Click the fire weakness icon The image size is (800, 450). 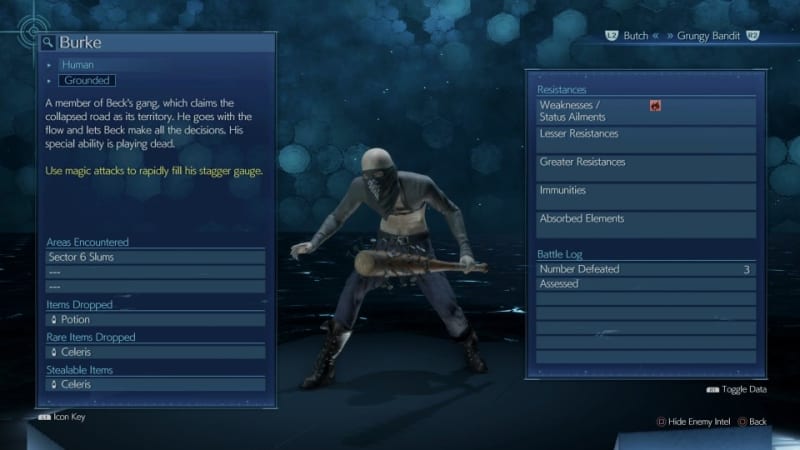[x=655, y=105]
